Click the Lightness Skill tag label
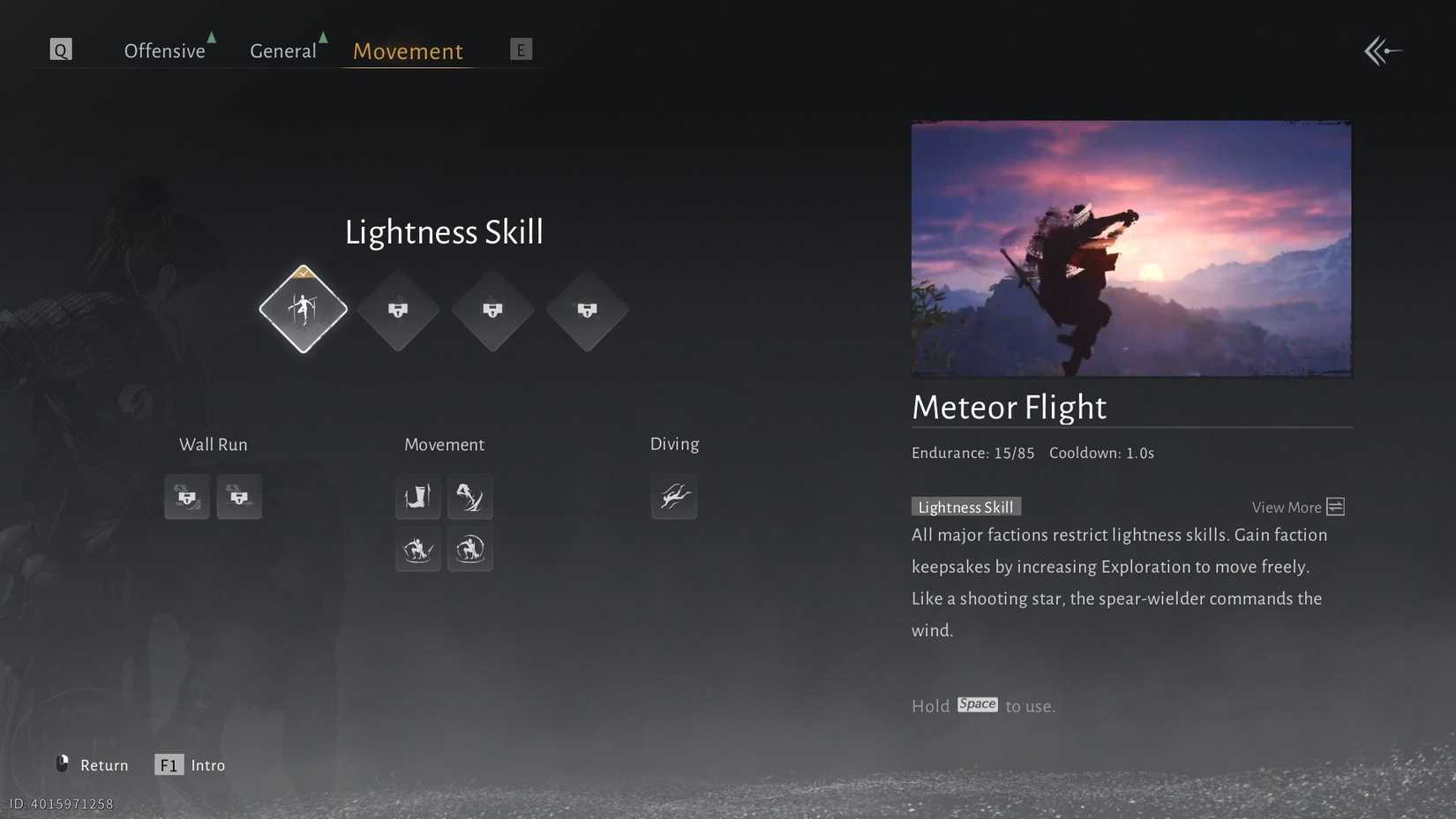Viewport: 1456px width, 819px height. (965, 507)
